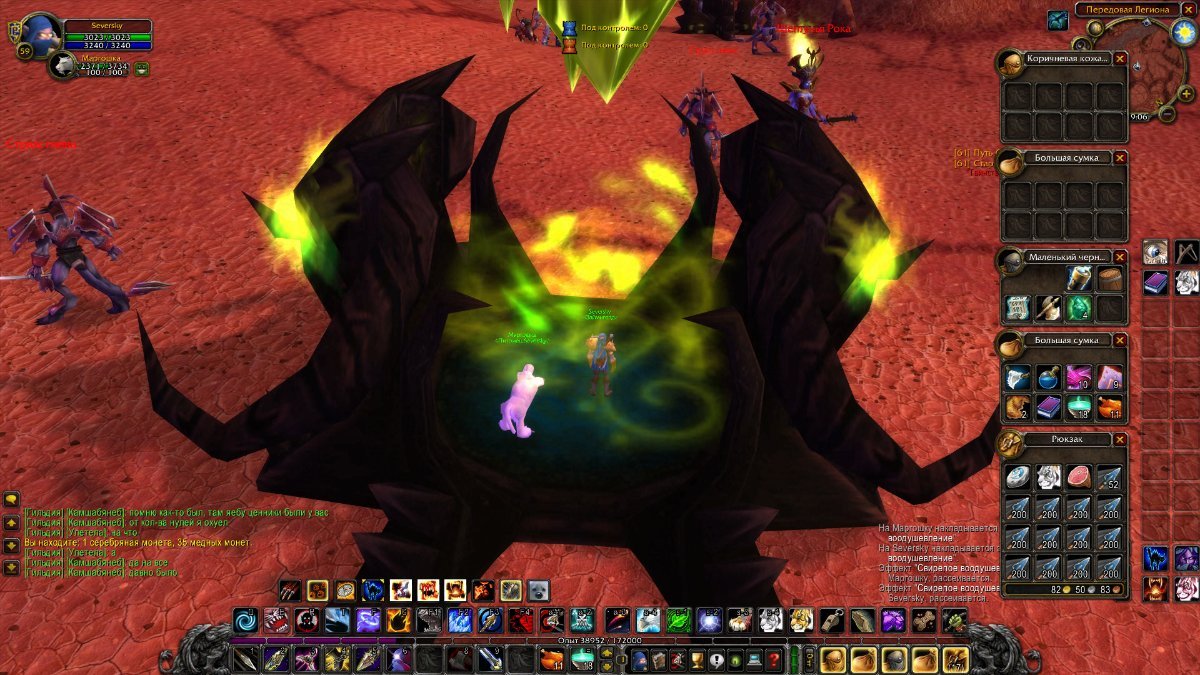Activate the blue swirl ability on action bar
The image size is (1200, 675).
tap(245, 621)
